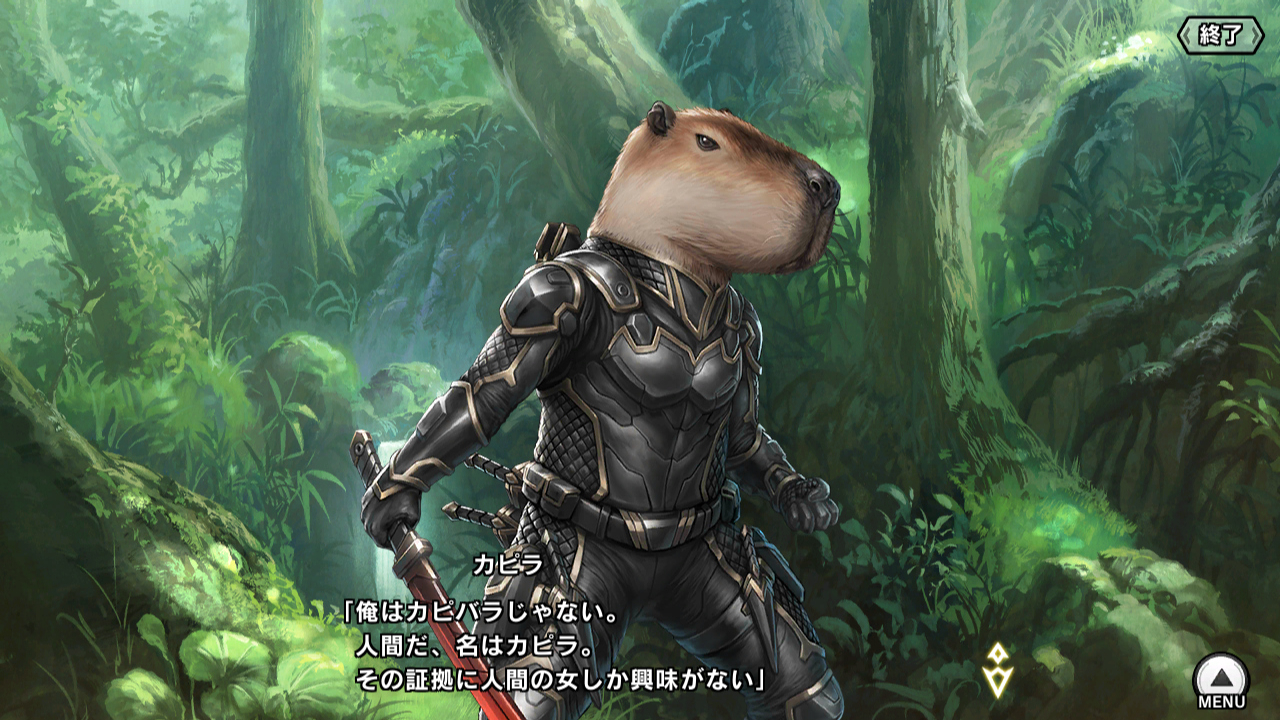Open the MENU button
This screenshot has height=720, width=1280.
tap(1221, 682)
